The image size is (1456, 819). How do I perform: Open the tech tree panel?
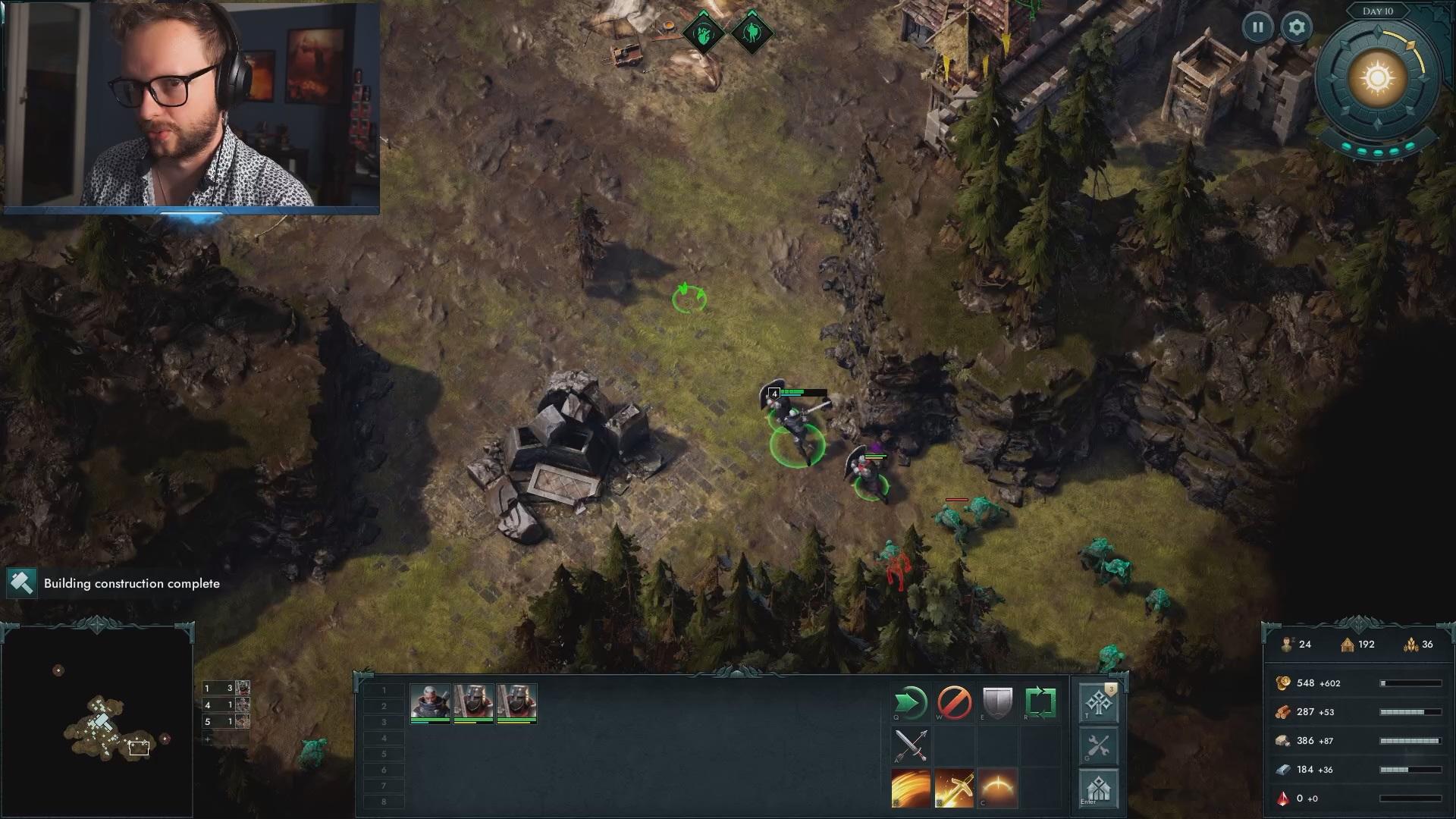(x=1098, y=704)
